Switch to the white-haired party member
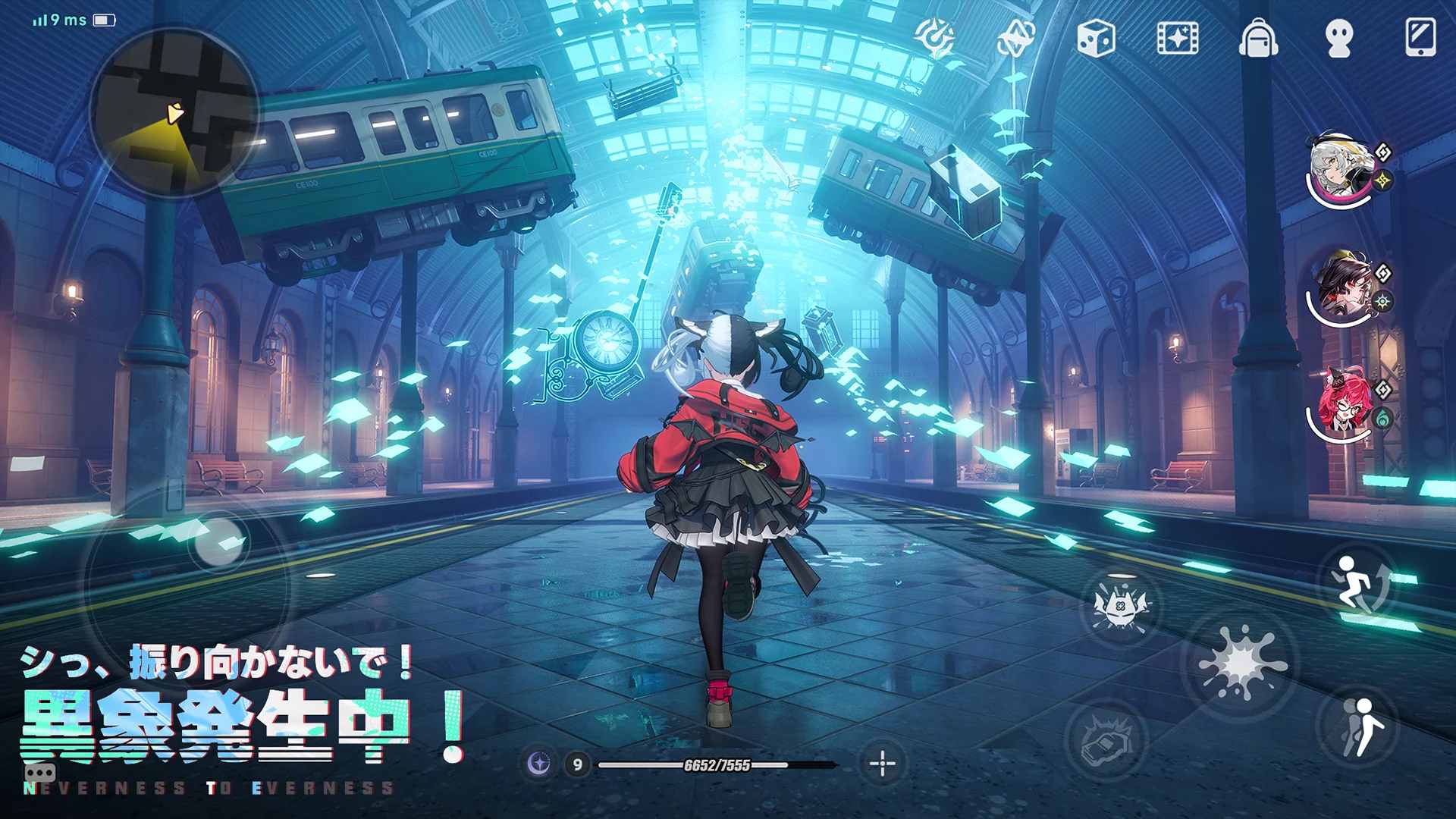Screen dimensions: 1456x819 tap(1337, 168)
